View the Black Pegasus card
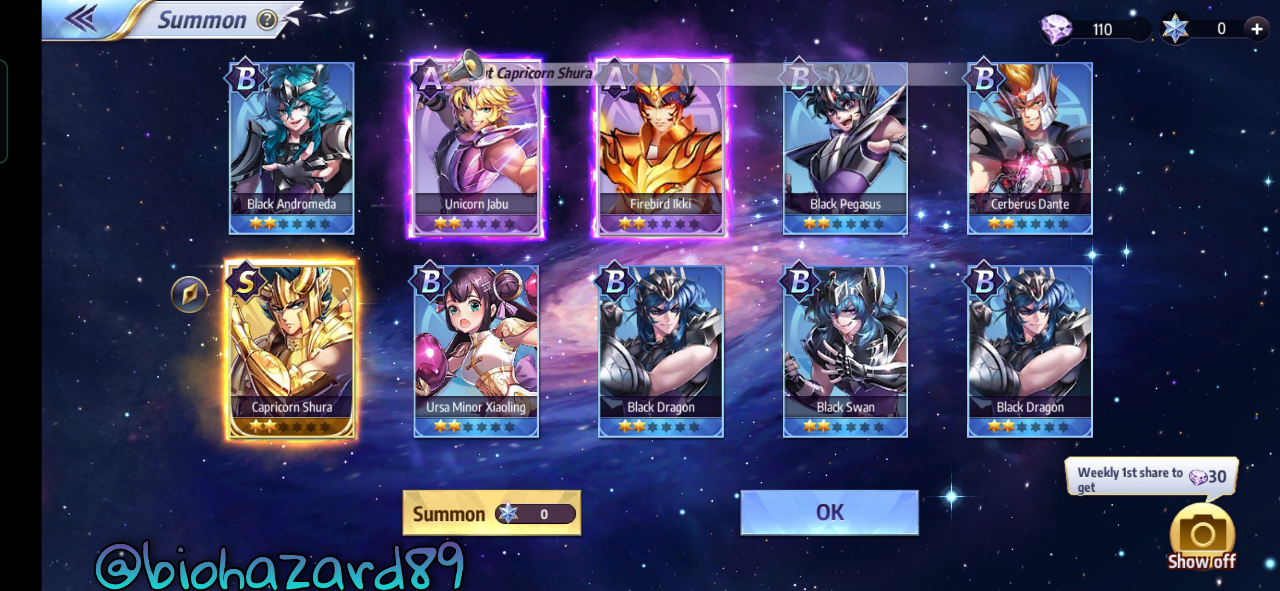1280x591 pixels. [x=845, y=148]
